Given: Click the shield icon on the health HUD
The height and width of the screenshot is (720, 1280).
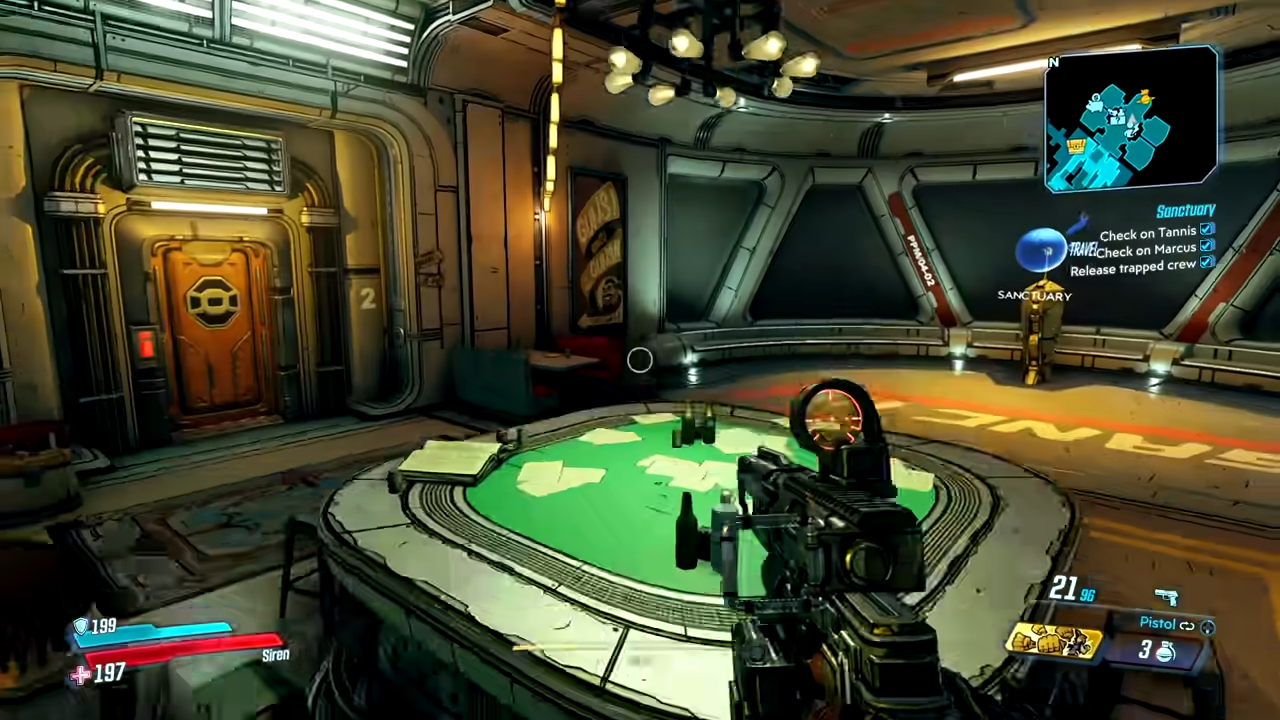Looking at the screenshot, I should pos(81,625).
